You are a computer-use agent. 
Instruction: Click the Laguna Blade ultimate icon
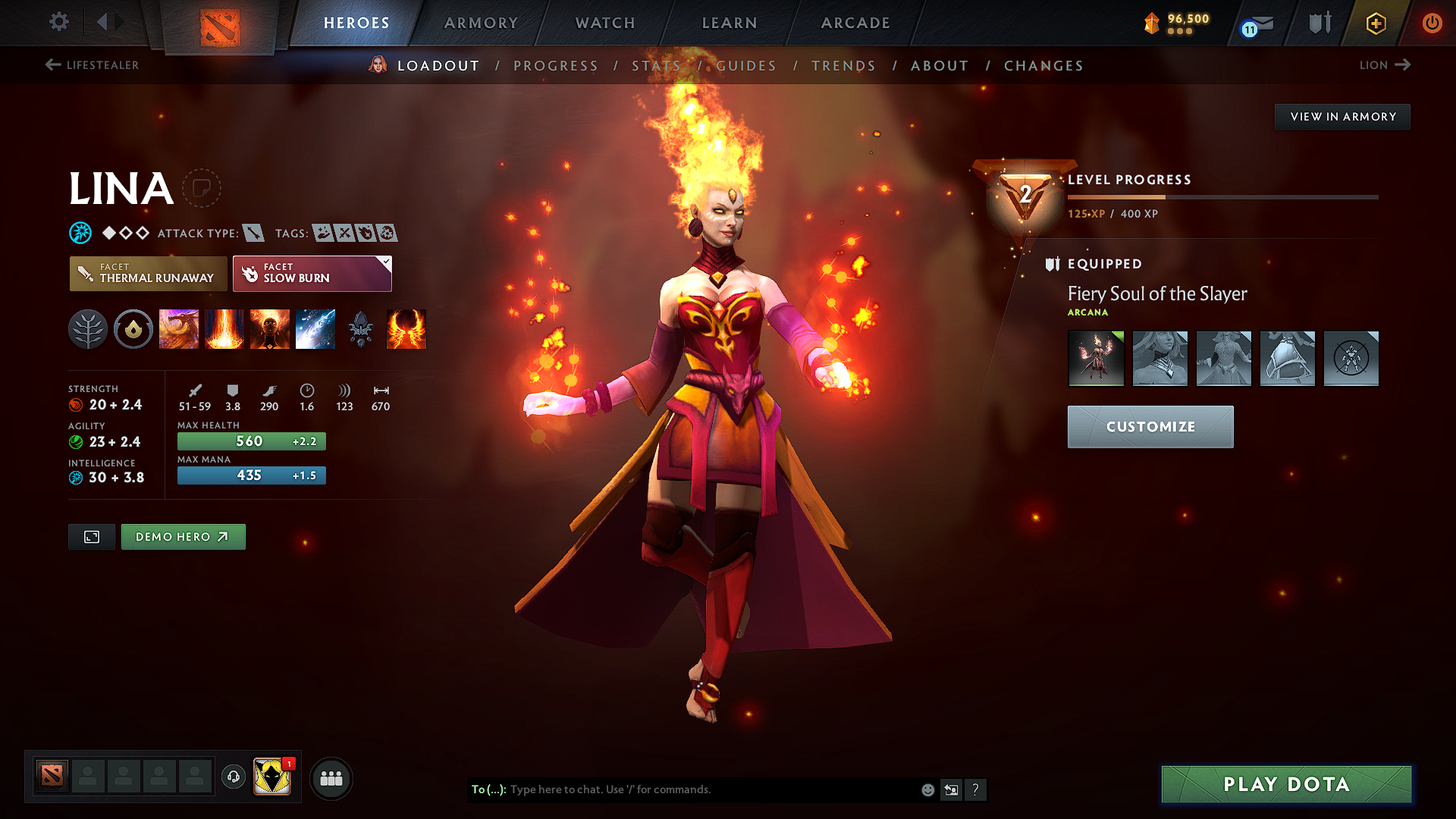[x=315, y=328]
